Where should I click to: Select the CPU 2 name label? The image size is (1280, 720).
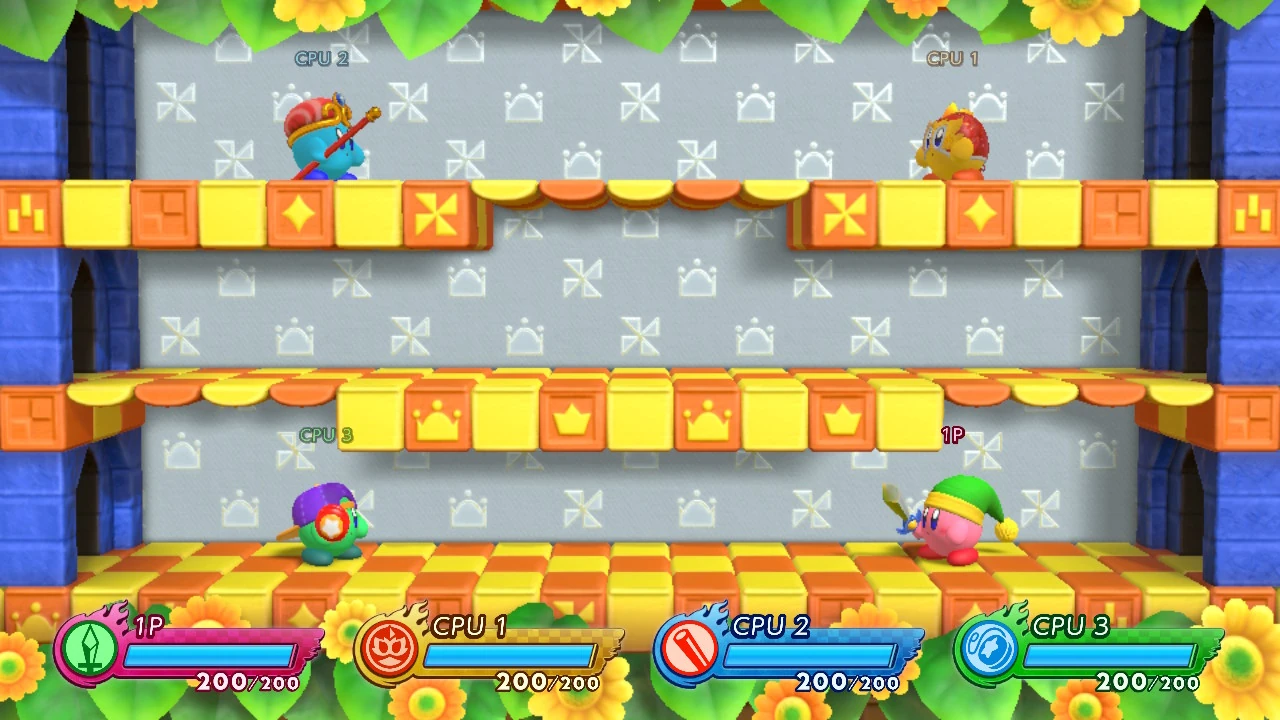[322, 58]
